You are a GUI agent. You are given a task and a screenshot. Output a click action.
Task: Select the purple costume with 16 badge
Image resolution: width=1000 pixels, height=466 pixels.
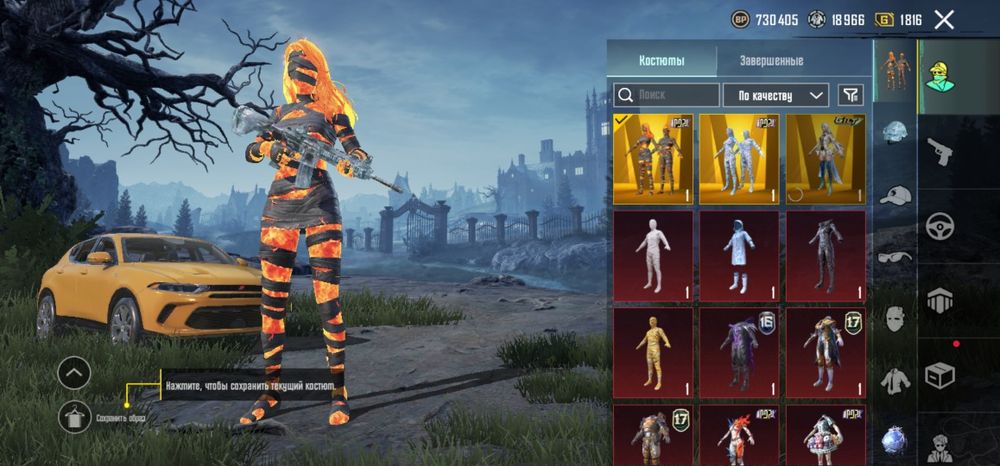tap(739, 351)
